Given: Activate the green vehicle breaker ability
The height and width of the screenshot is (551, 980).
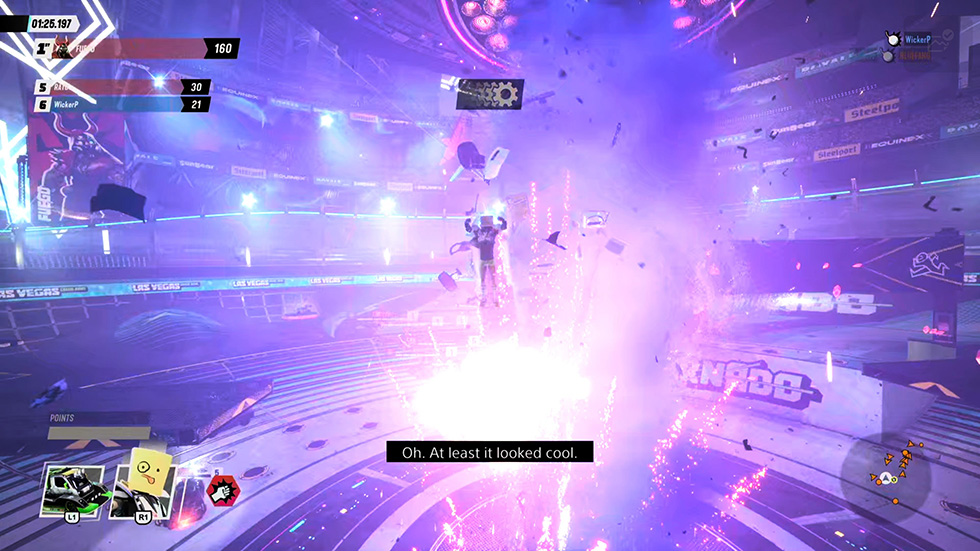Looking at the screenshot, I should click(74, 490).
